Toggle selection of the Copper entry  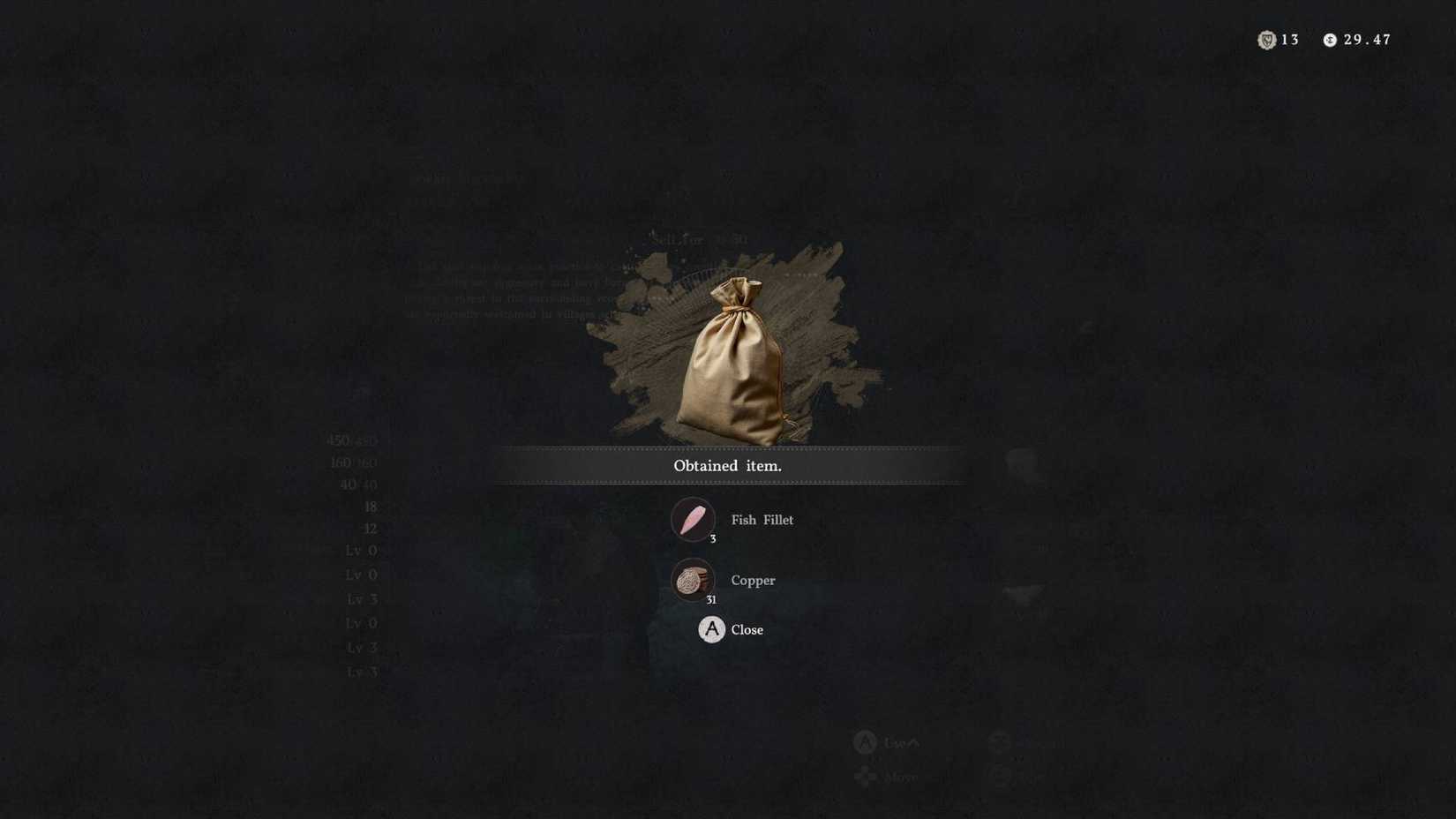pos(752,581)
